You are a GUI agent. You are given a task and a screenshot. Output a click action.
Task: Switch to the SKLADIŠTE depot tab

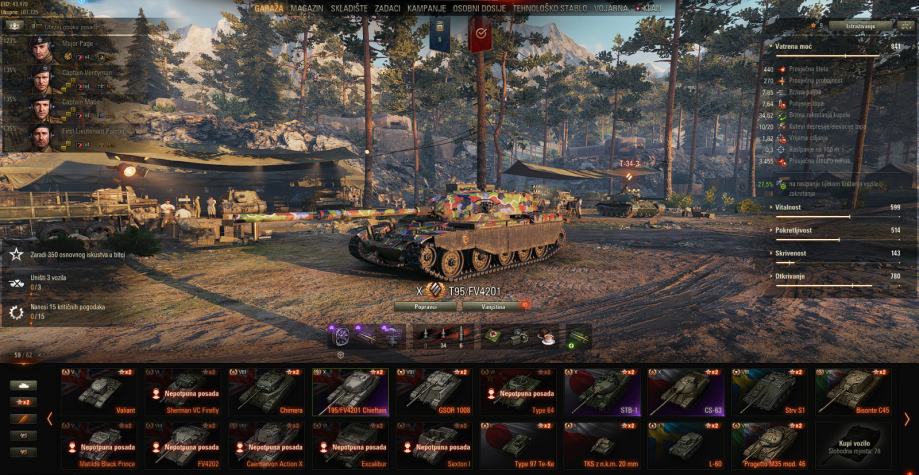coord(348,7)
